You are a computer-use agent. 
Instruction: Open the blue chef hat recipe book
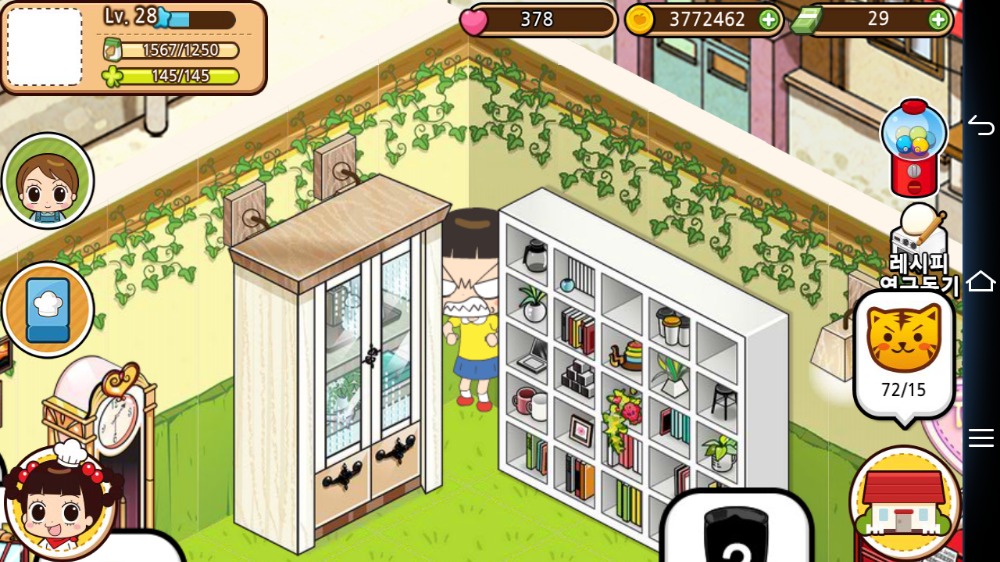pos(47,309)
